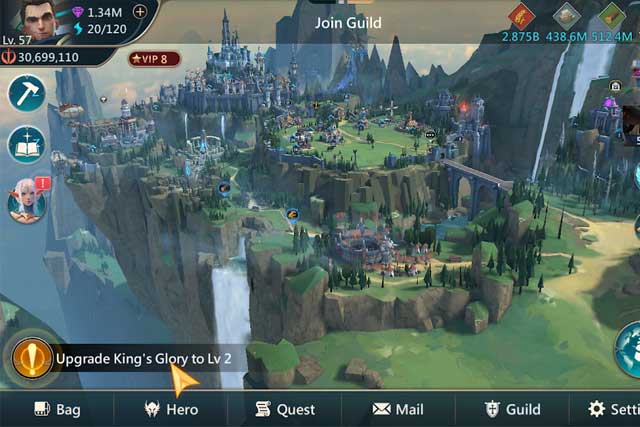Open the hammer build menu

26,93
